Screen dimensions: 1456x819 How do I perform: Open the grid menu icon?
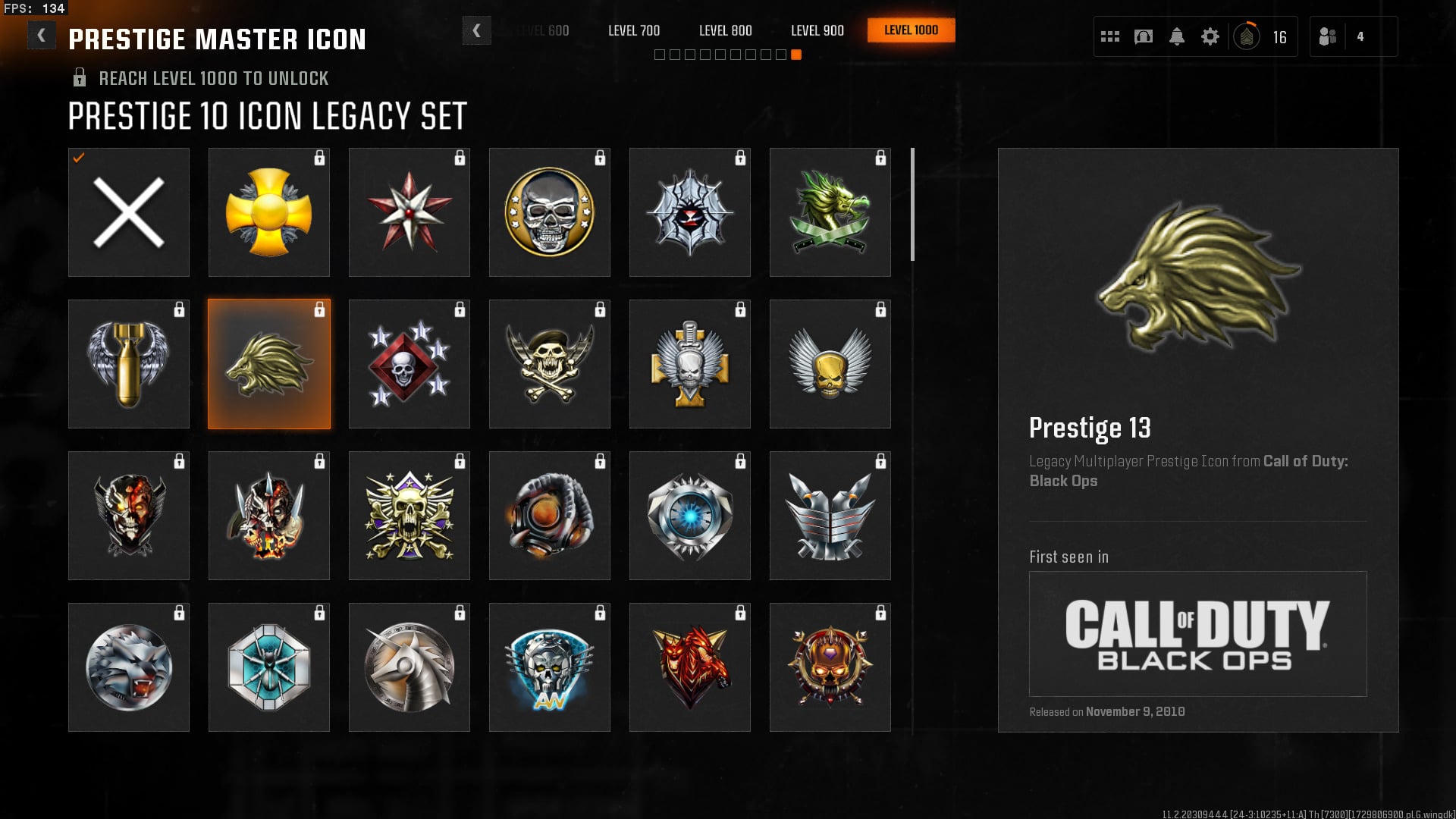[x=1110, y=36]
